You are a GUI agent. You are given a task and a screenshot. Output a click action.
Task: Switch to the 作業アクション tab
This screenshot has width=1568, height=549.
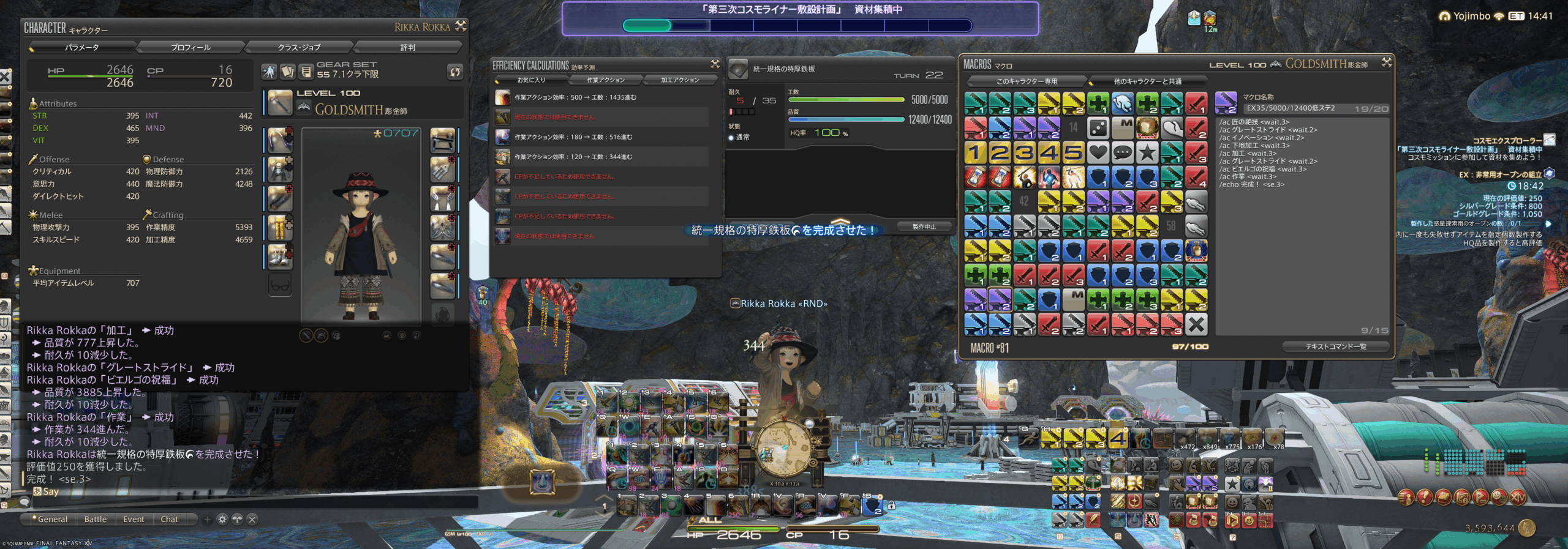[606, 80]
